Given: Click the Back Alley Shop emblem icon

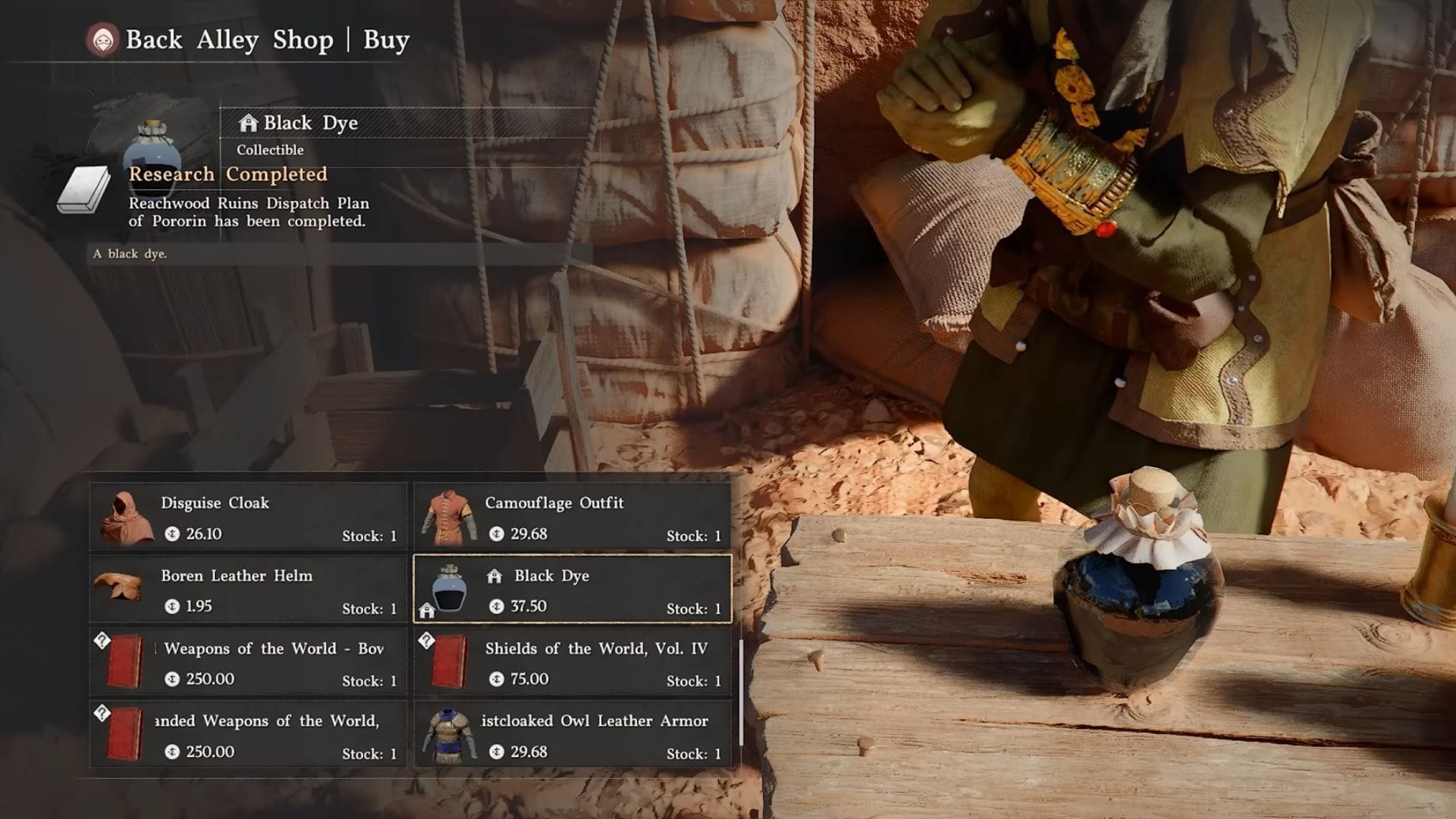Looking at the screenshot, I should pyautogui.click(x=103, y=39).
